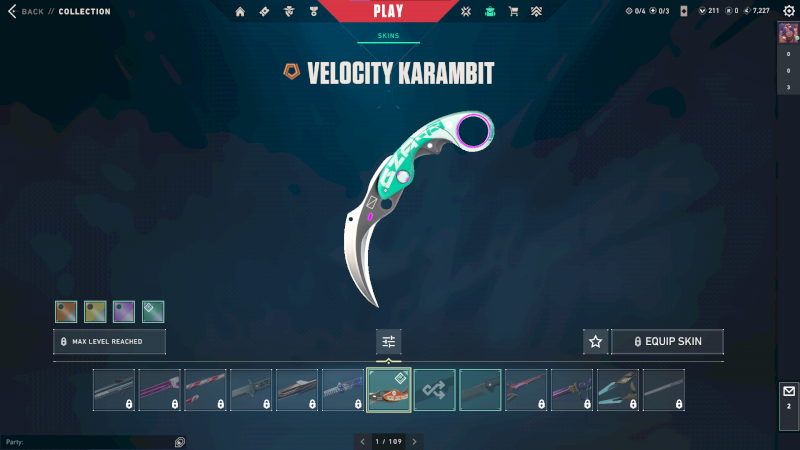Image resolution: width=800 pixels, height=450 pixels.
Task: Choose the teal color variant swatch
Action: (153, 312)
